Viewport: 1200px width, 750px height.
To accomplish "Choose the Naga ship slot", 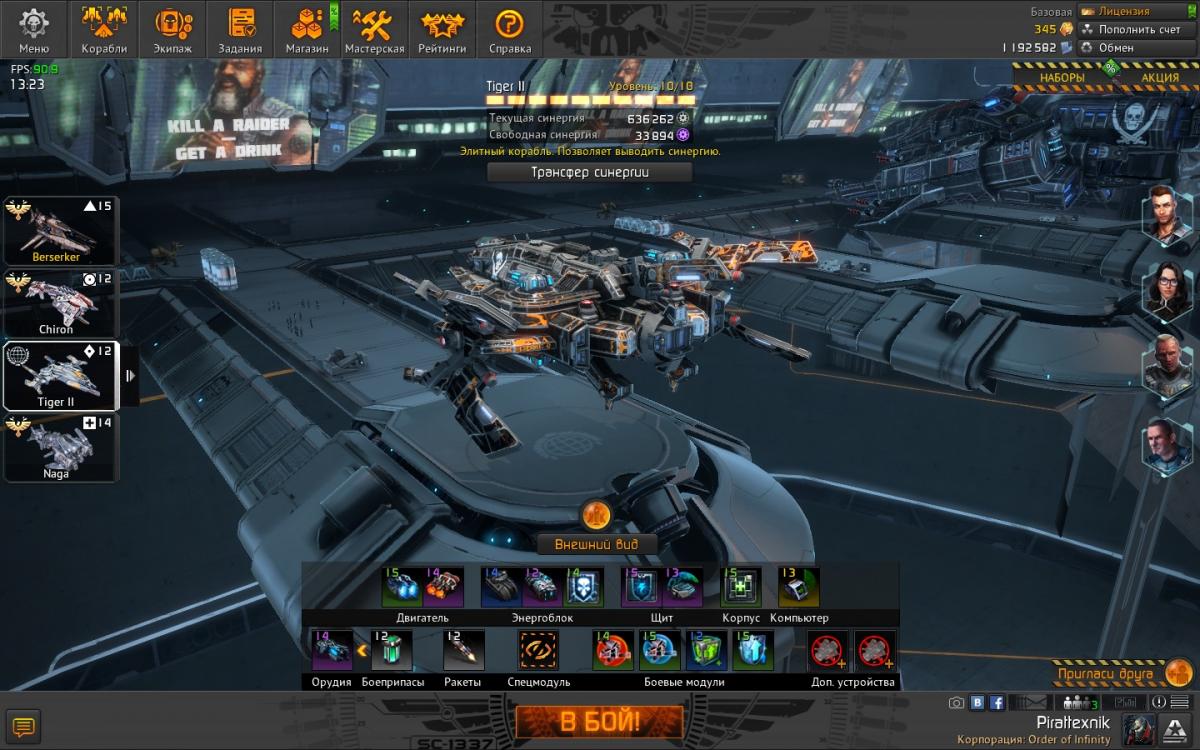I will pos(60,448).
